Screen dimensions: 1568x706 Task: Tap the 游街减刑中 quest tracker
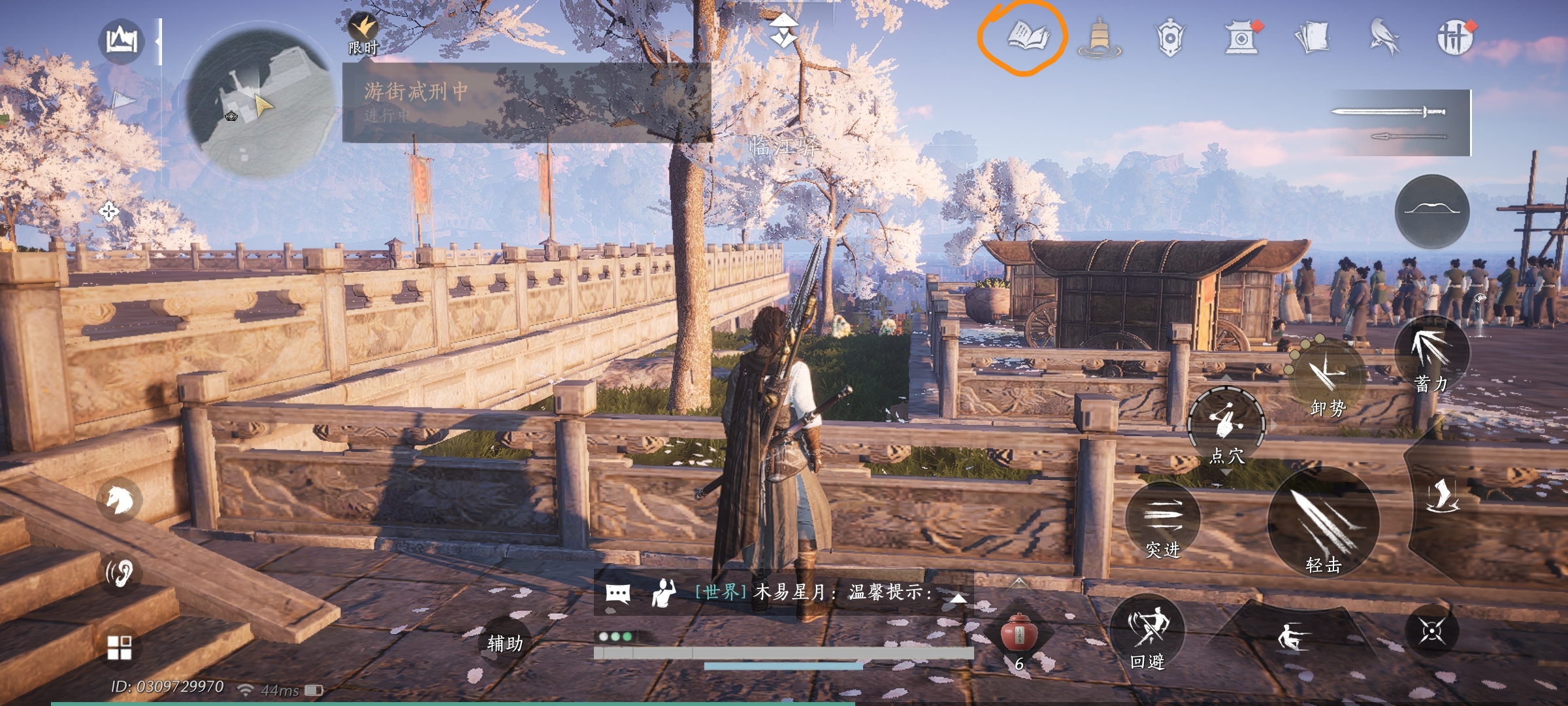click(x=526, y=102)
